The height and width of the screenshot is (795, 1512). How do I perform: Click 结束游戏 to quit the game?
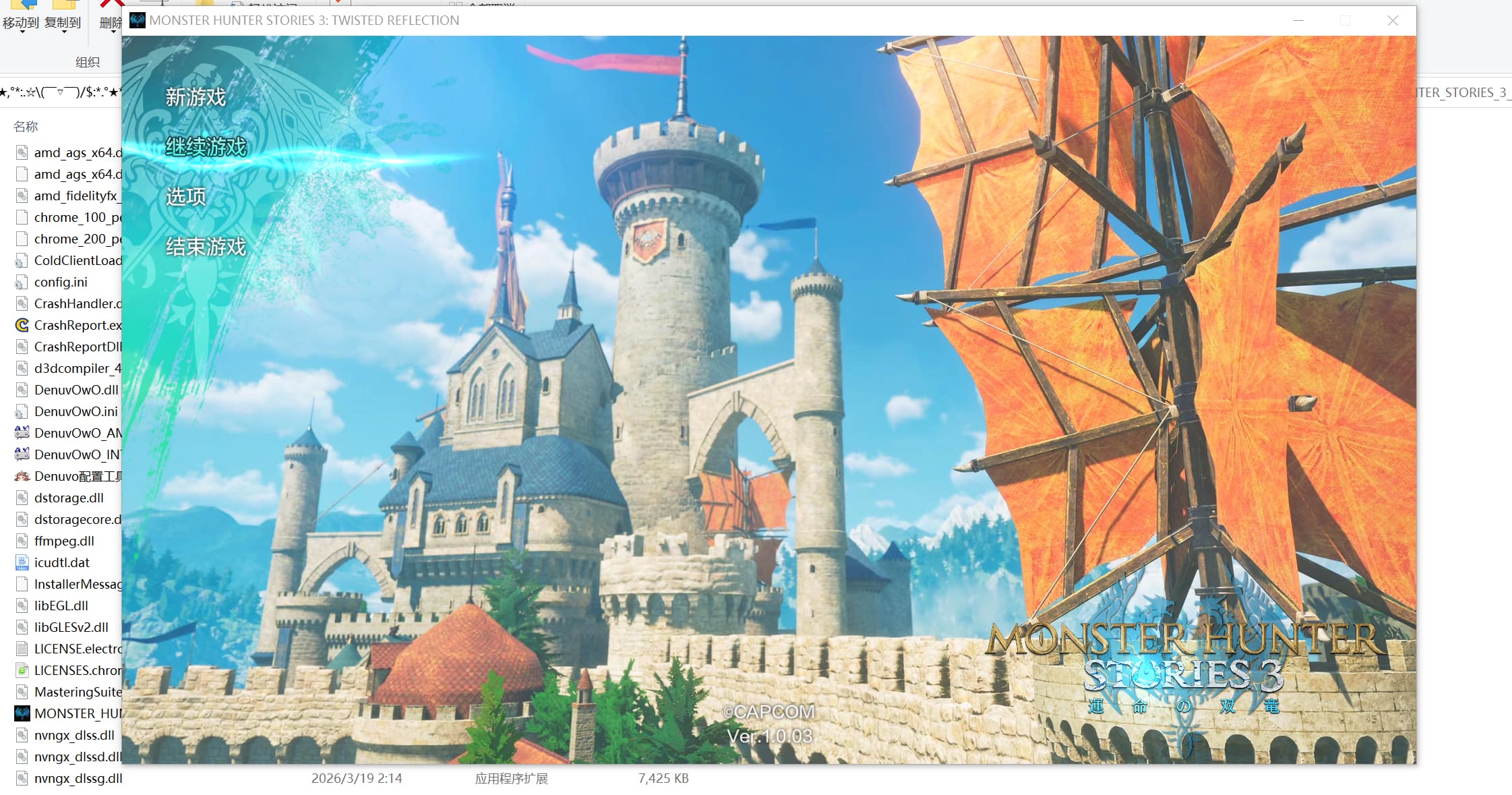pyautogui.click(x=206, y=246)
